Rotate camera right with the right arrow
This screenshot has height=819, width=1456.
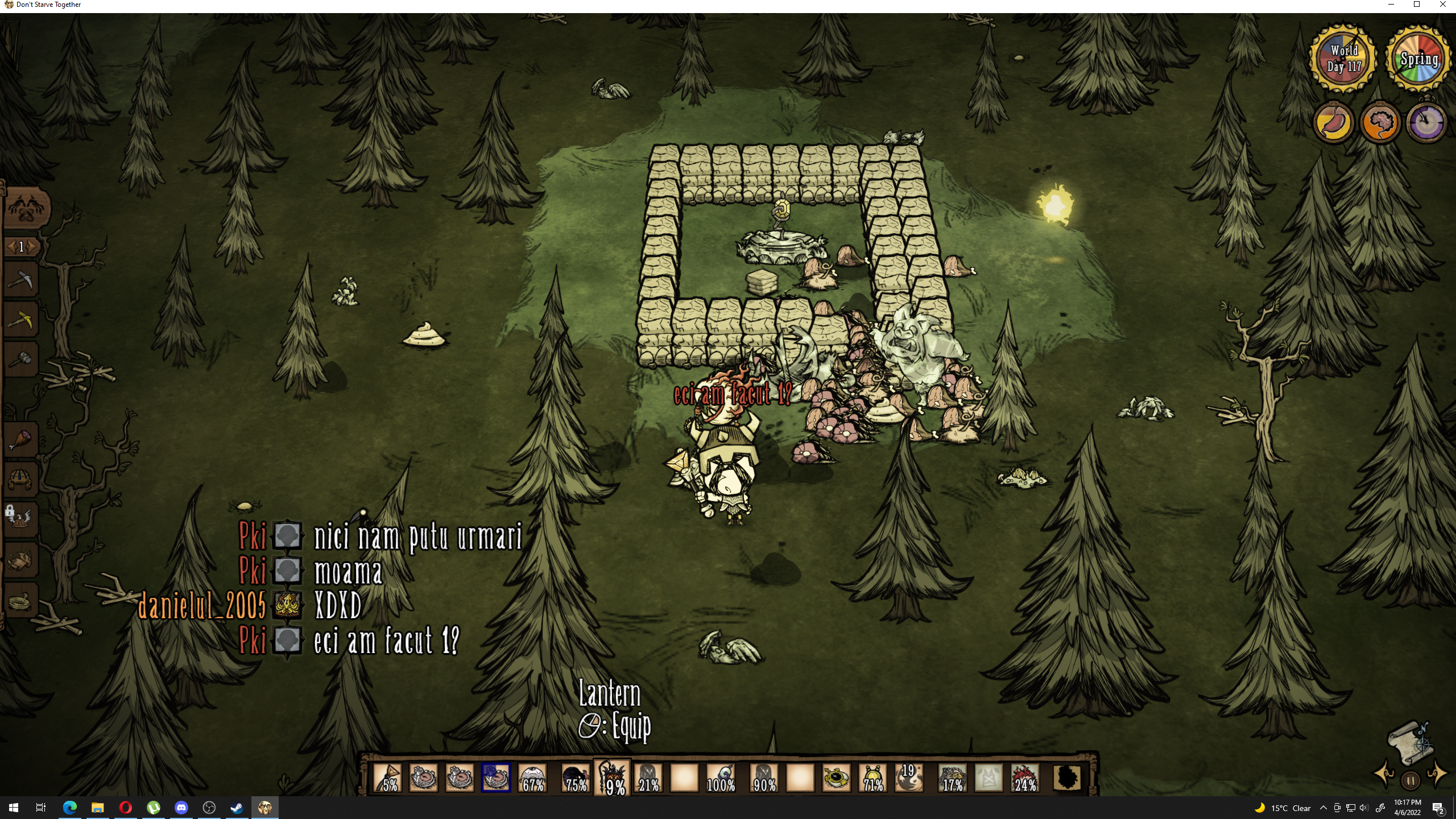point(1437,773)
